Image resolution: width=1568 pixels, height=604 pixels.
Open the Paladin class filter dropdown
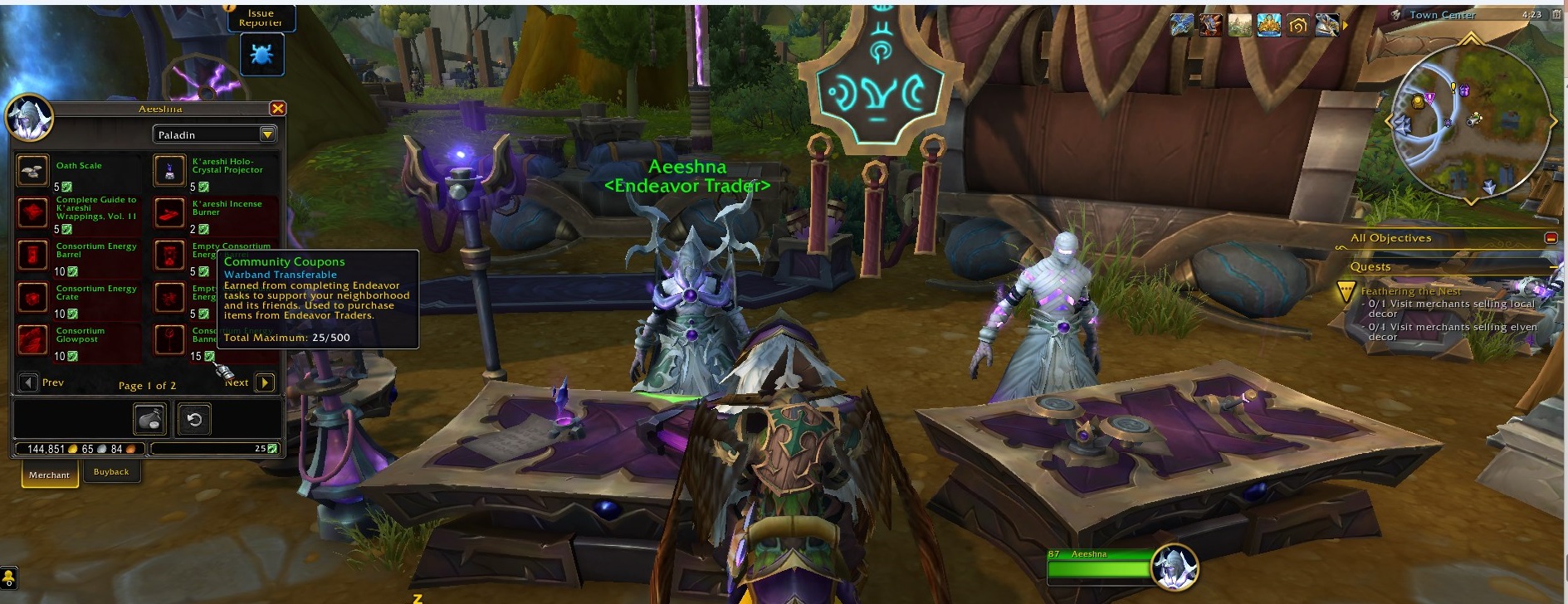point(267,134)
